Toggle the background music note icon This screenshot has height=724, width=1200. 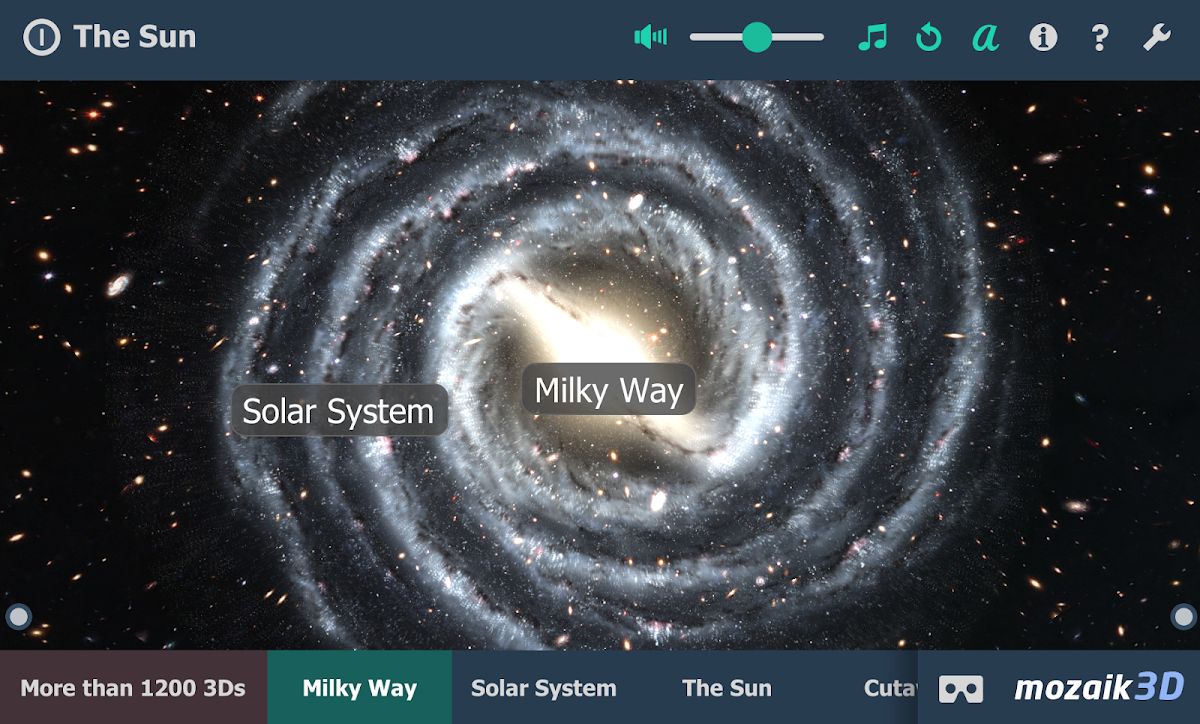872,38
